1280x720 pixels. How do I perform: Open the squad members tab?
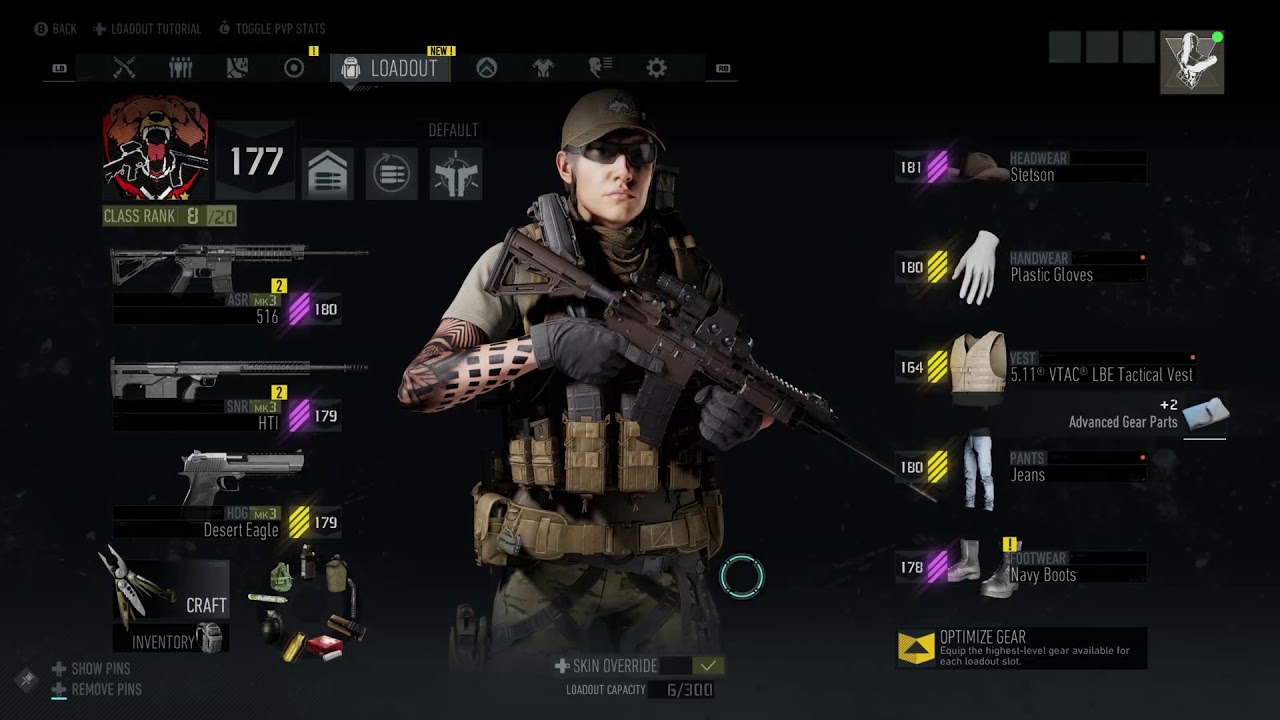(x=180, y=68)
